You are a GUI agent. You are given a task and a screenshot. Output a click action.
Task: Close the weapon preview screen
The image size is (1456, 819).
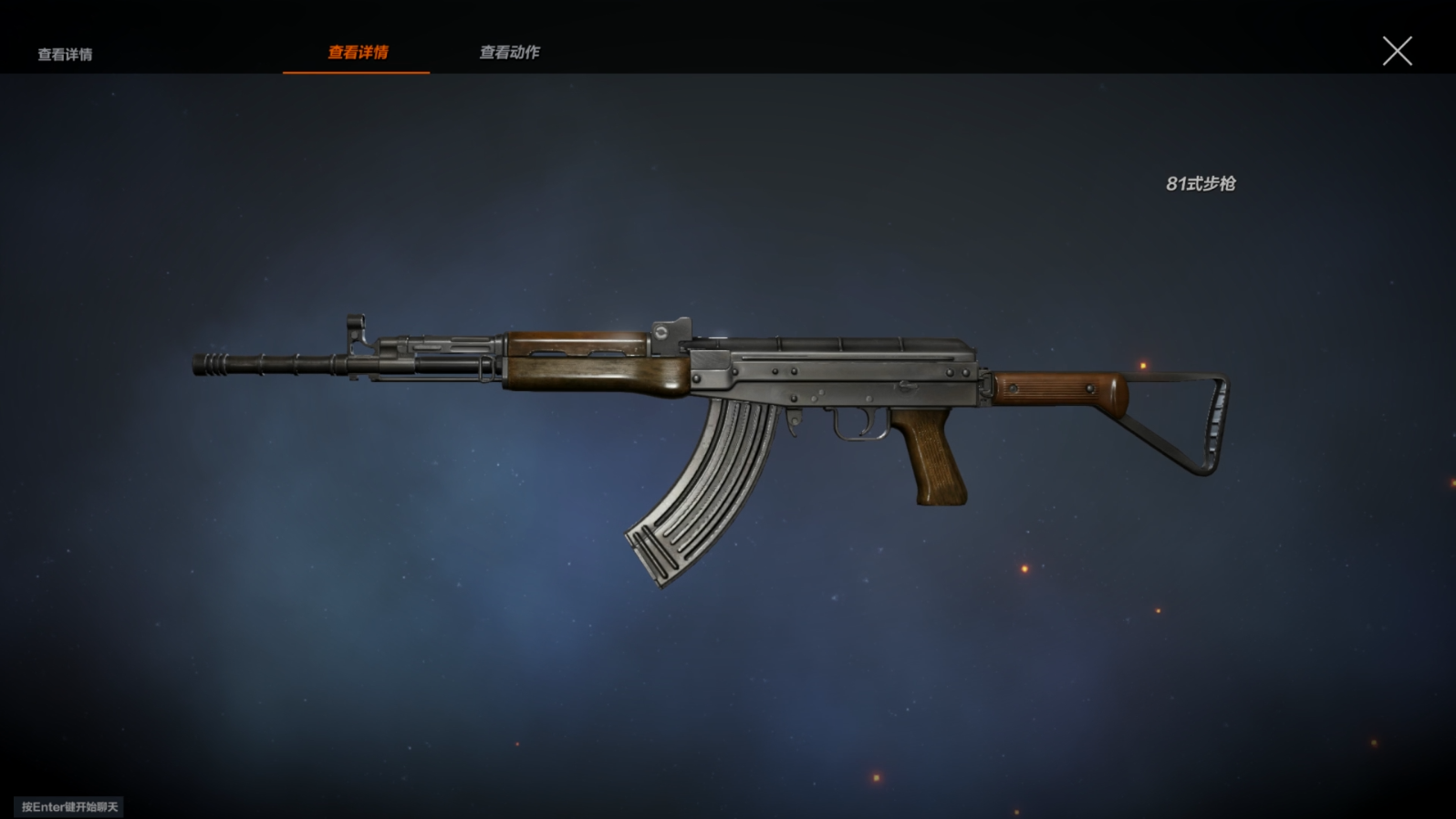[x=1397, y=51]
